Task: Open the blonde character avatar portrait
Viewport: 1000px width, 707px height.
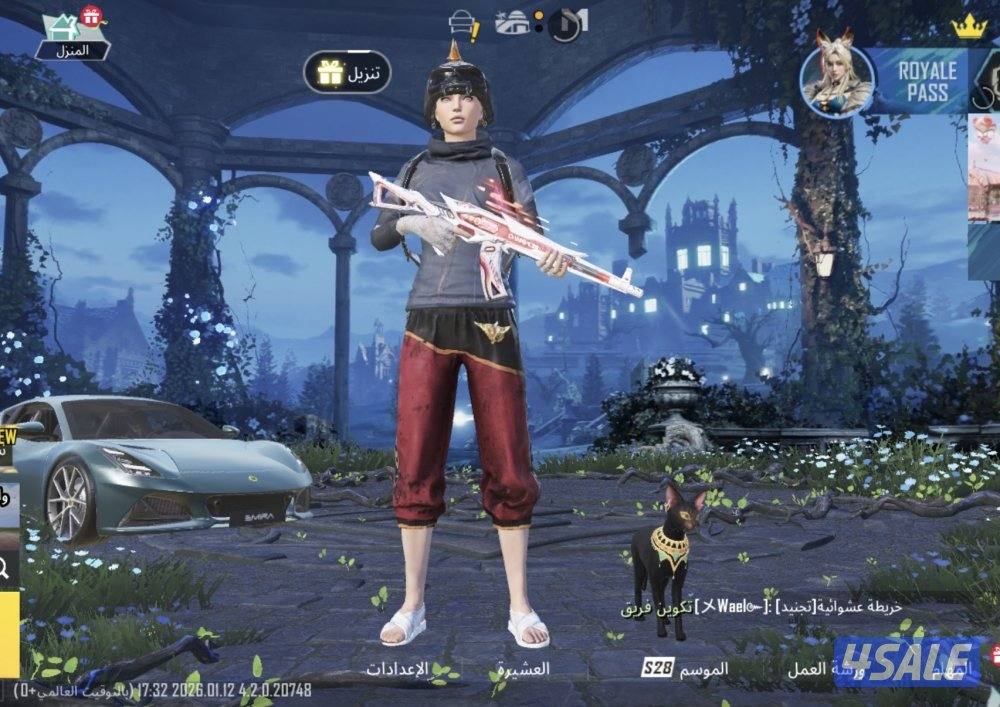Action: click(x=837, y=78)
